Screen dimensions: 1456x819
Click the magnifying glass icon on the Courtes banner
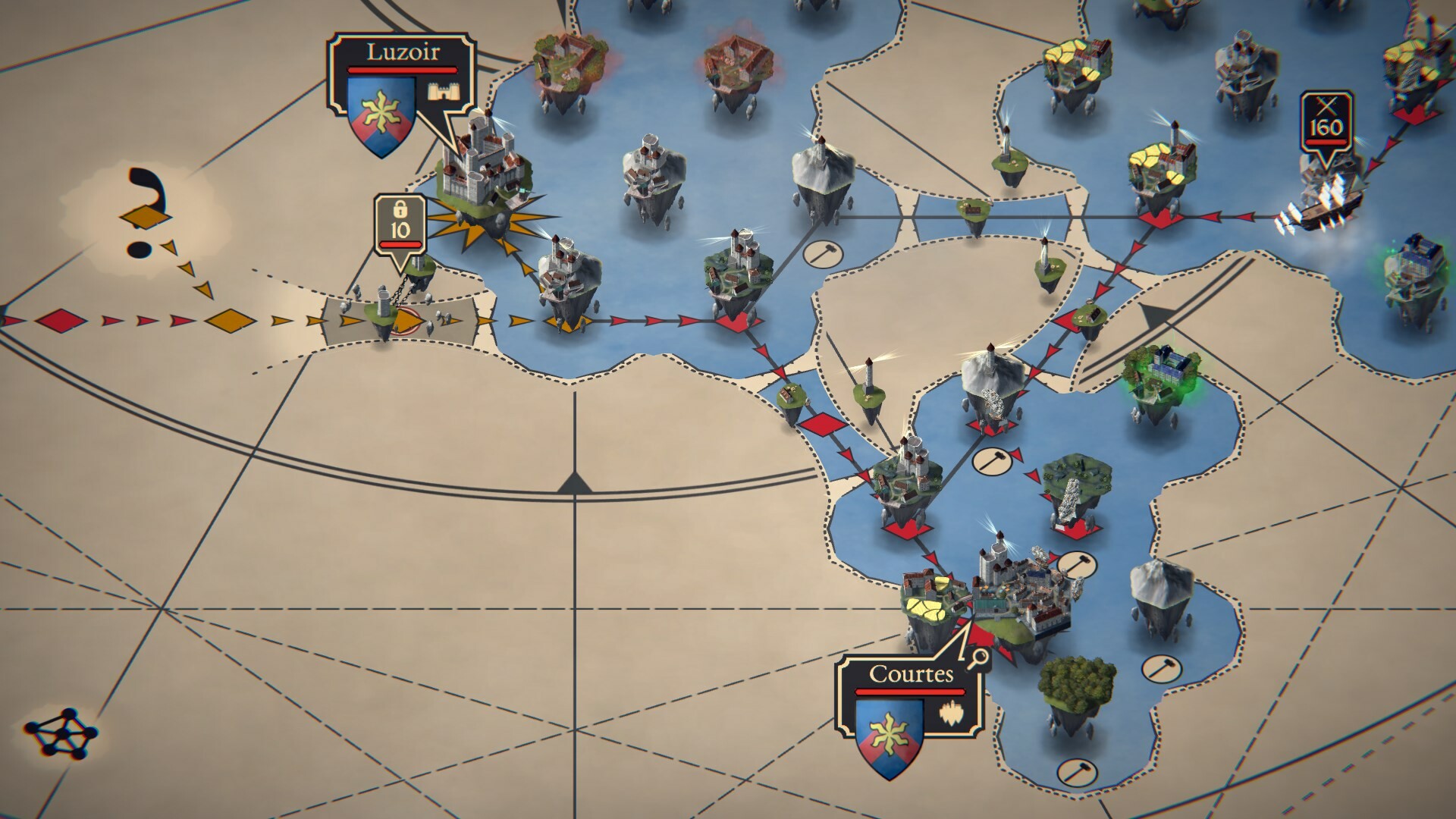point(978,659)
